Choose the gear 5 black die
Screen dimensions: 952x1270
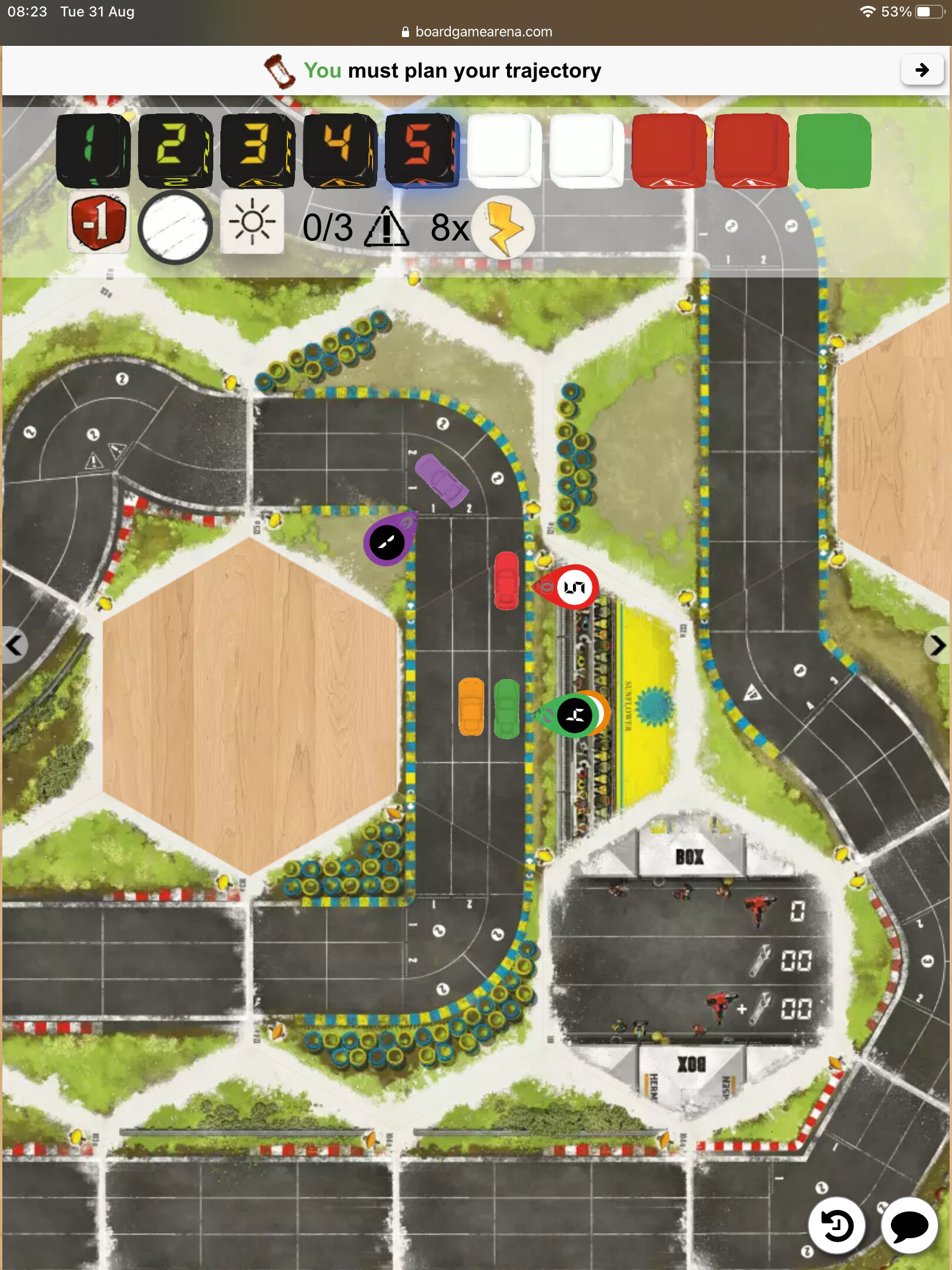pos(421,150)
